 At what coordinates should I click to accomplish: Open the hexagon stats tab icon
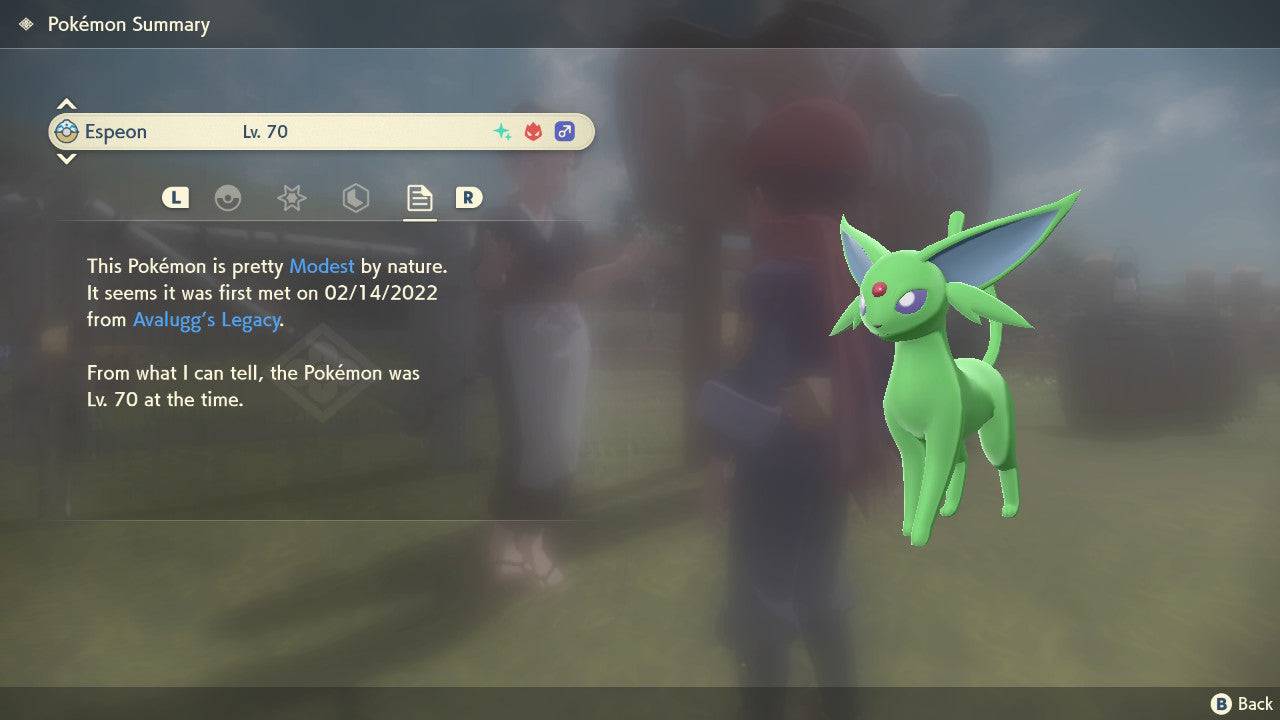pos(355,198)
